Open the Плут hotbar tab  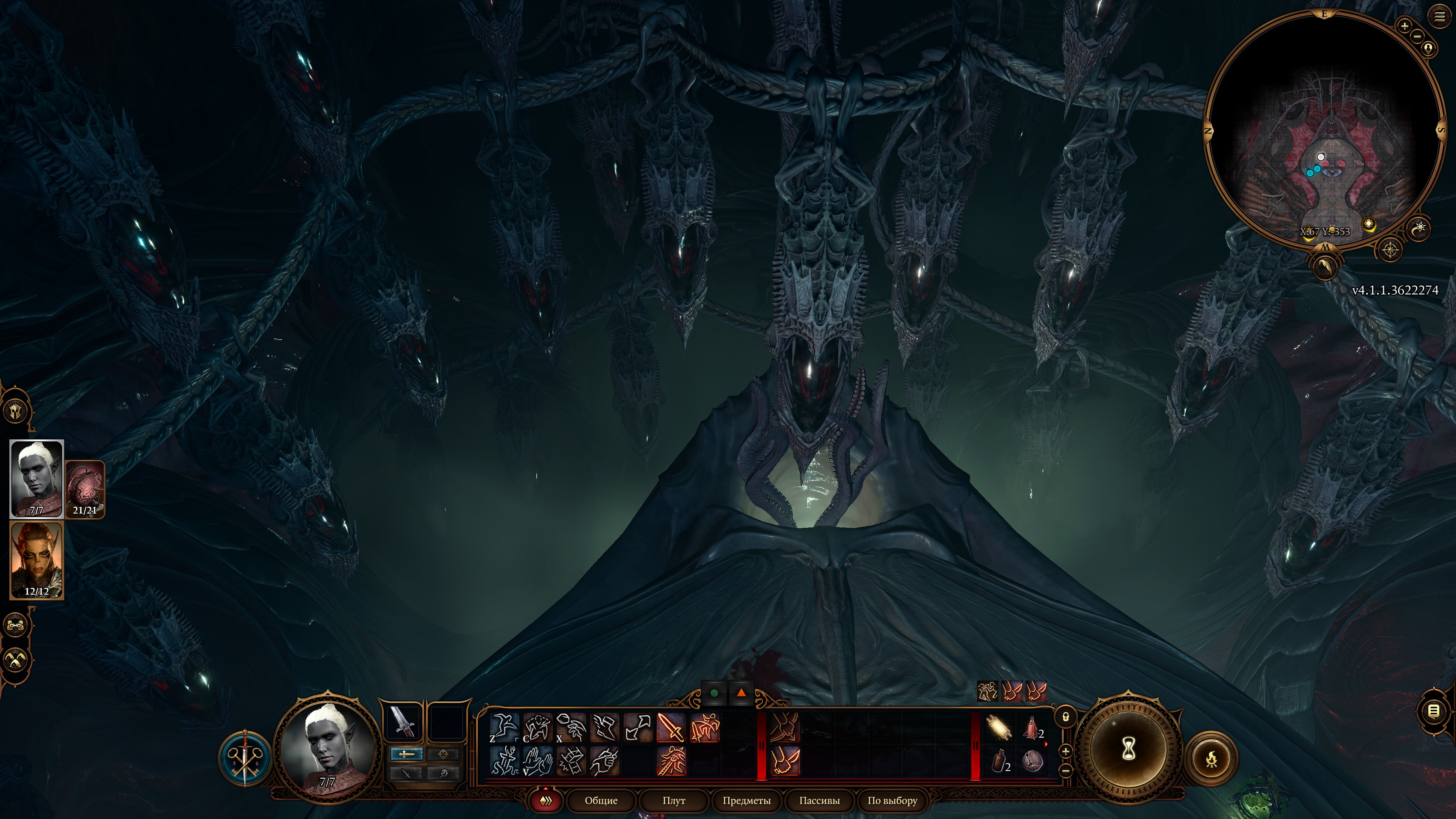coord(673,800)
